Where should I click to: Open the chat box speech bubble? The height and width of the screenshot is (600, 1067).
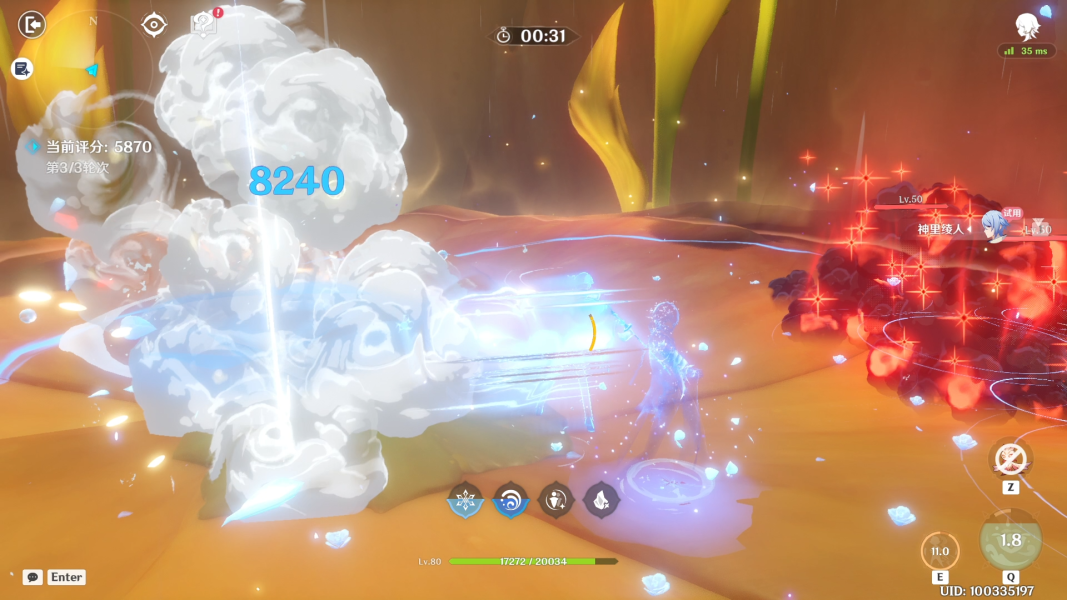(33, 577)
